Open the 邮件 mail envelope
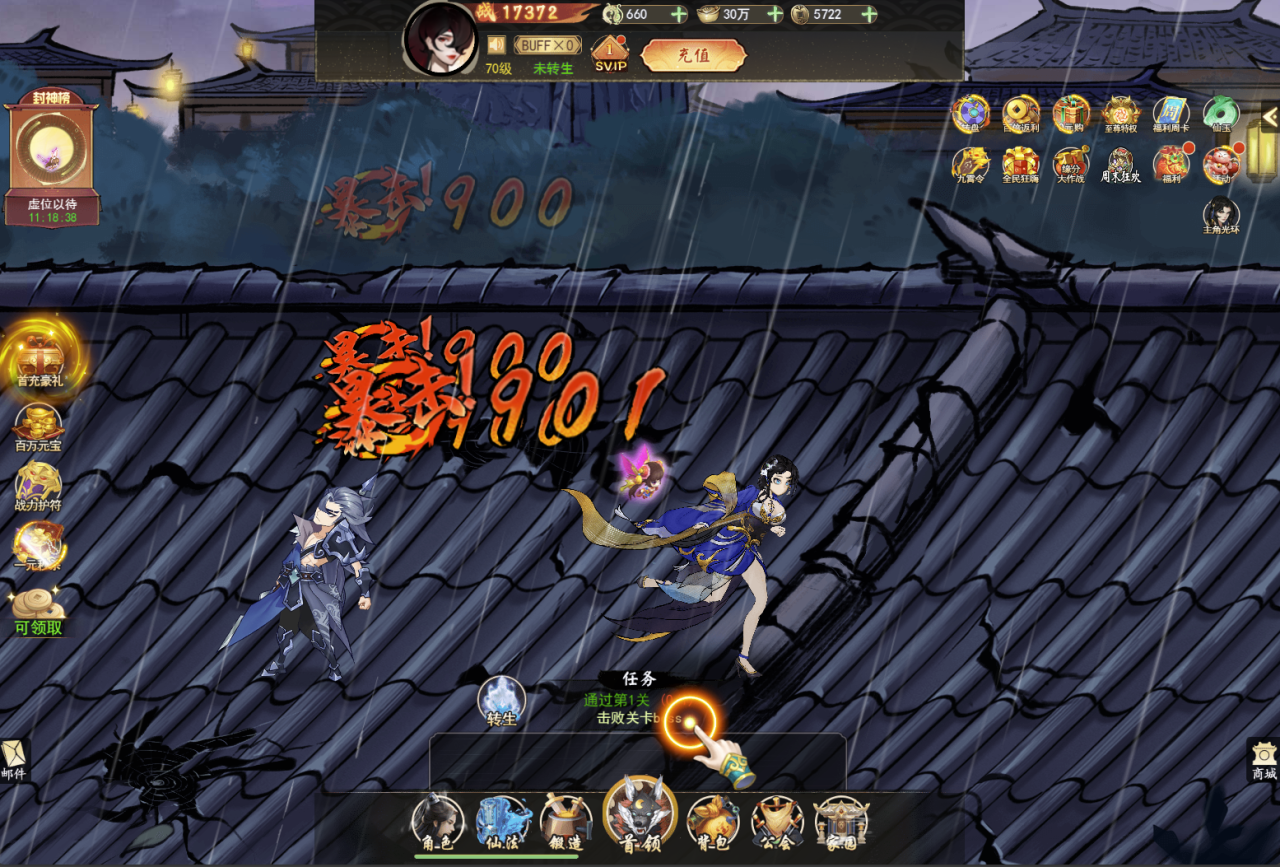This screenshot has width=1280, height=867. coord(14,760)
